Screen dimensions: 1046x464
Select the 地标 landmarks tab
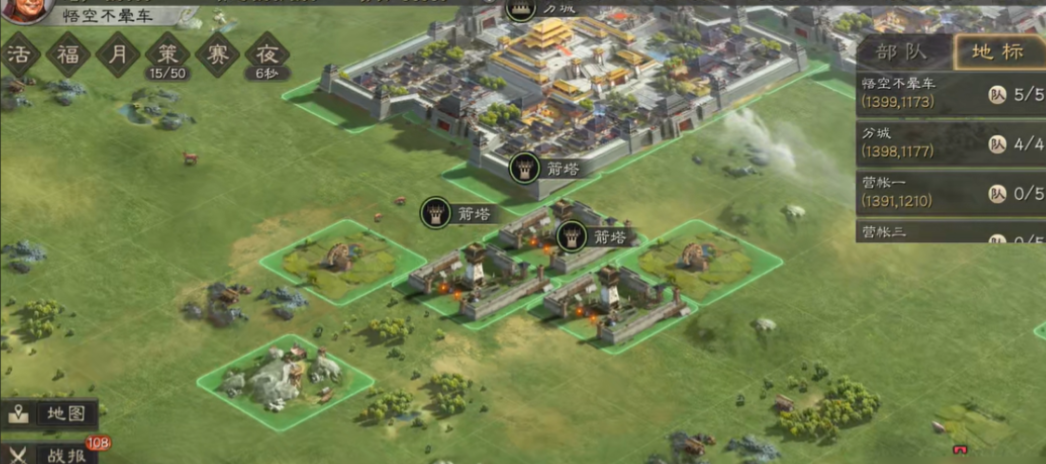tap(997, 51)
